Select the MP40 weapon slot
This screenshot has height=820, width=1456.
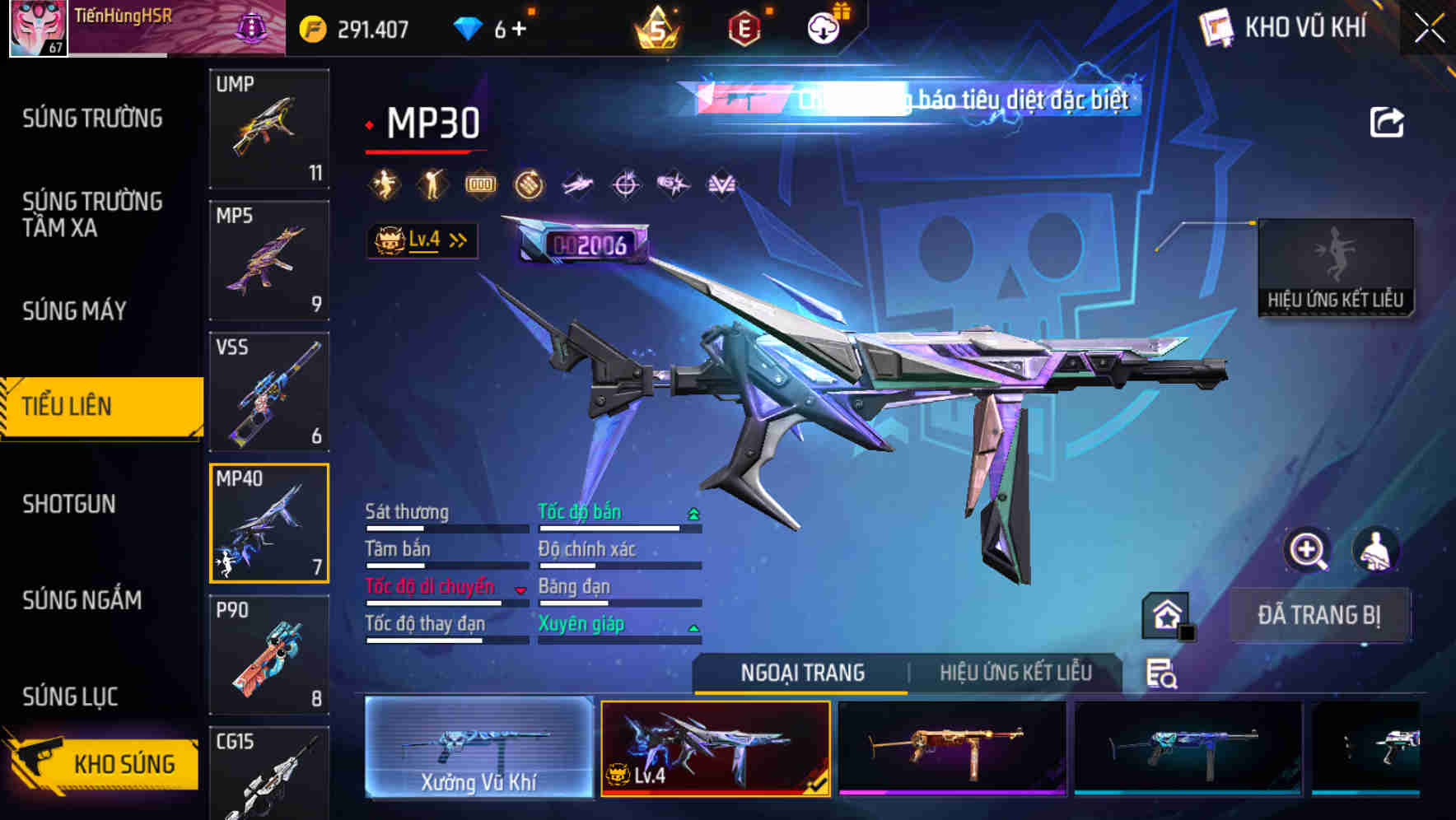pos(269,522)
